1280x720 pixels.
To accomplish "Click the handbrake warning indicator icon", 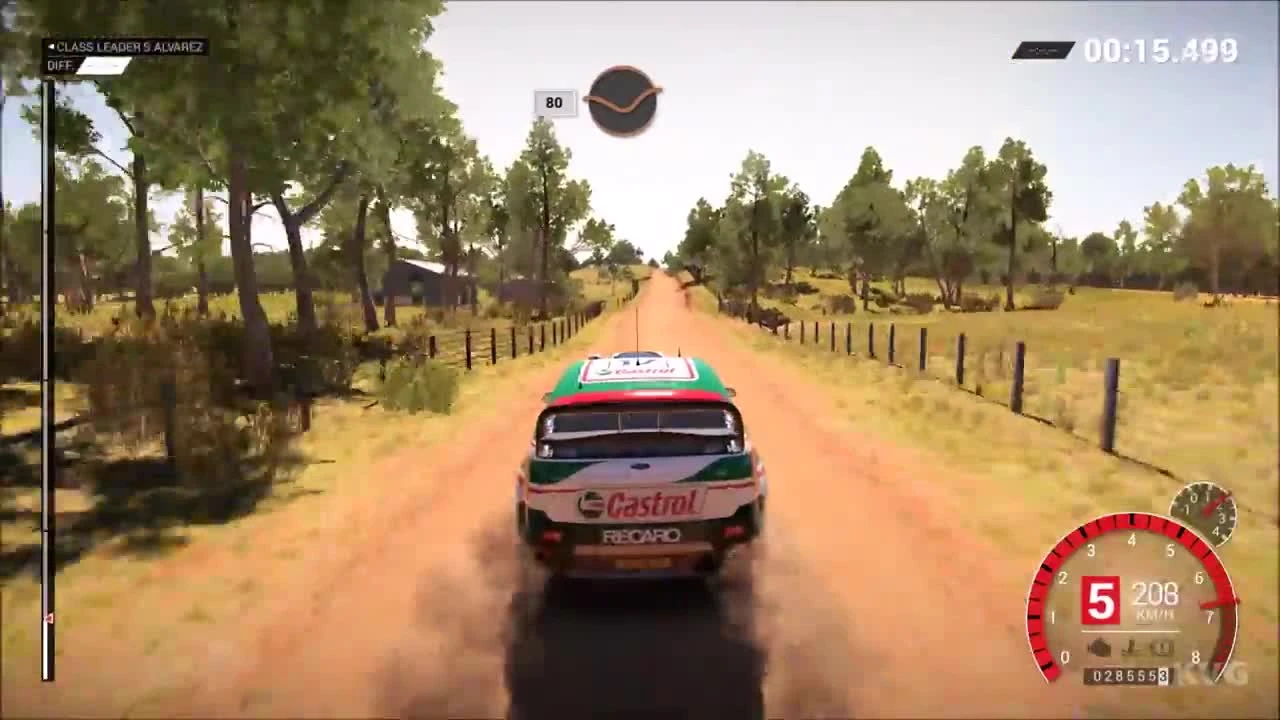I will pyautogui.click(x=1130, y=648).
